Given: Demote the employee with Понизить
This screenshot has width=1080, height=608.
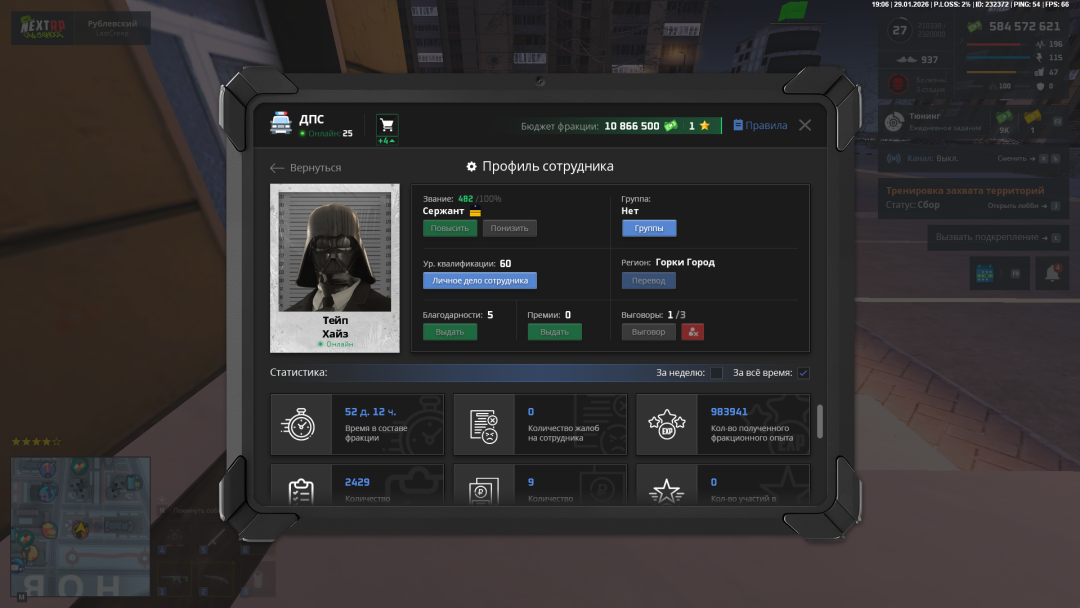Looking at the screenshot, I should 509,228.
